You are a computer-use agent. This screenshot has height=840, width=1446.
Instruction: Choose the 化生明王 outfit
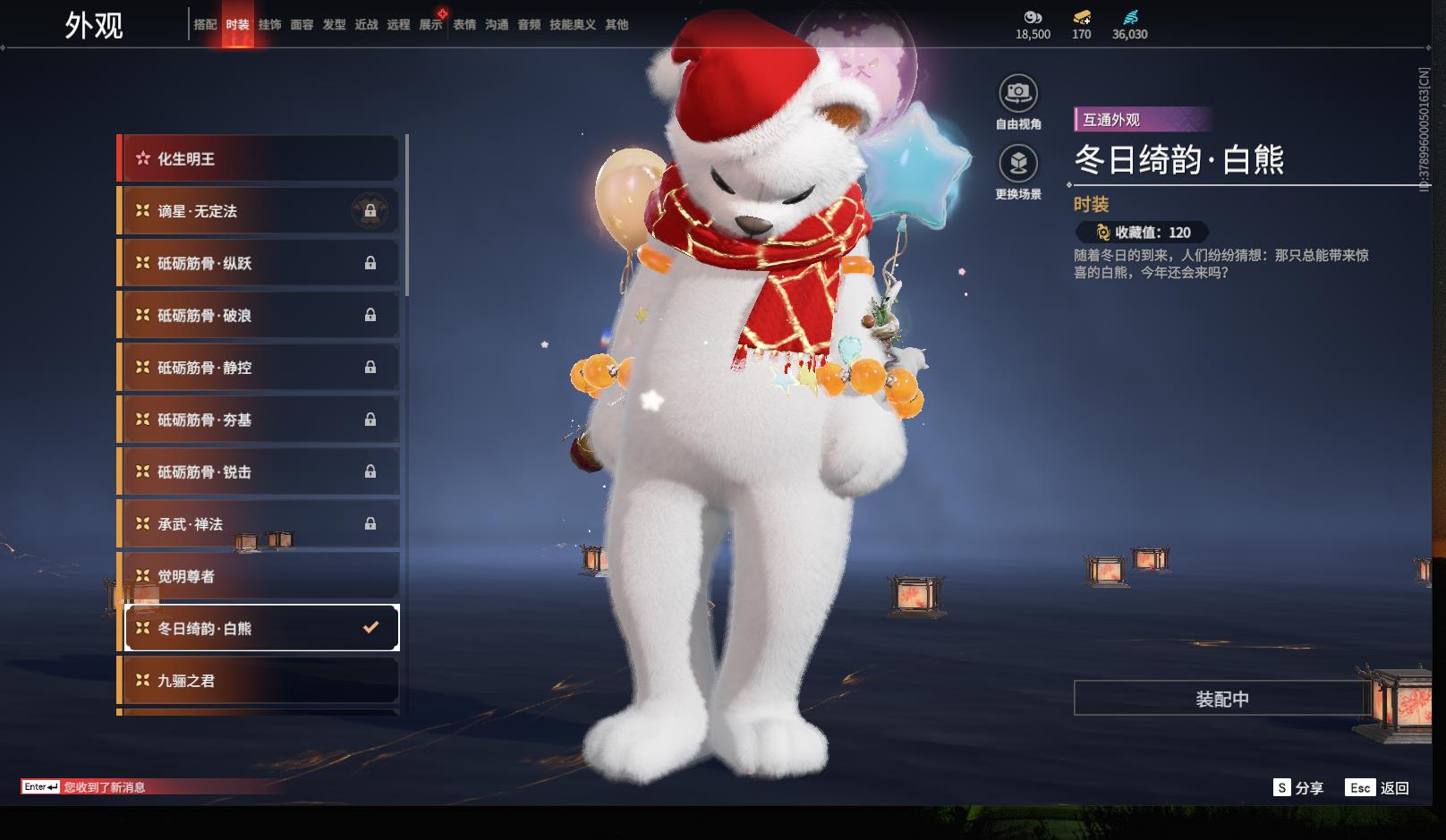click(259, 159)
